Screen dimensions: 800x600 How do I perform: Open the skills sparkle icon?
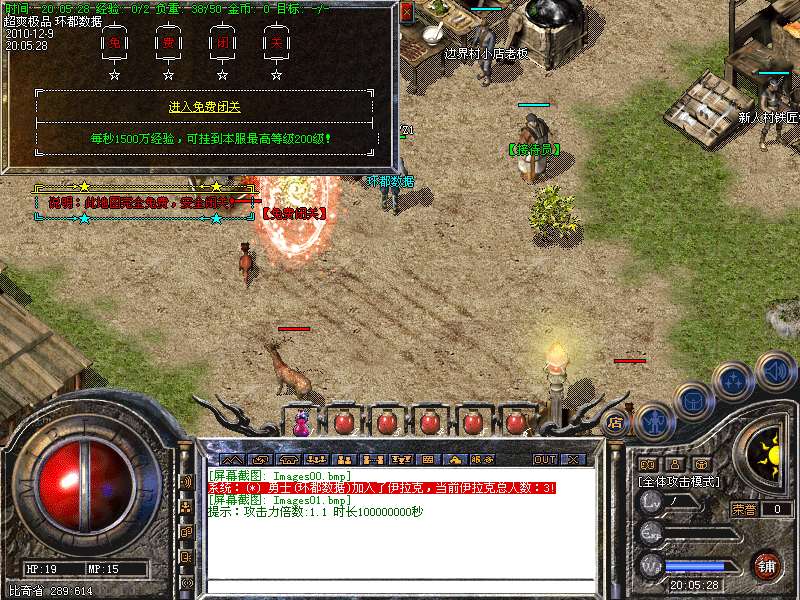pyautogui.click(x=735, y=381)
